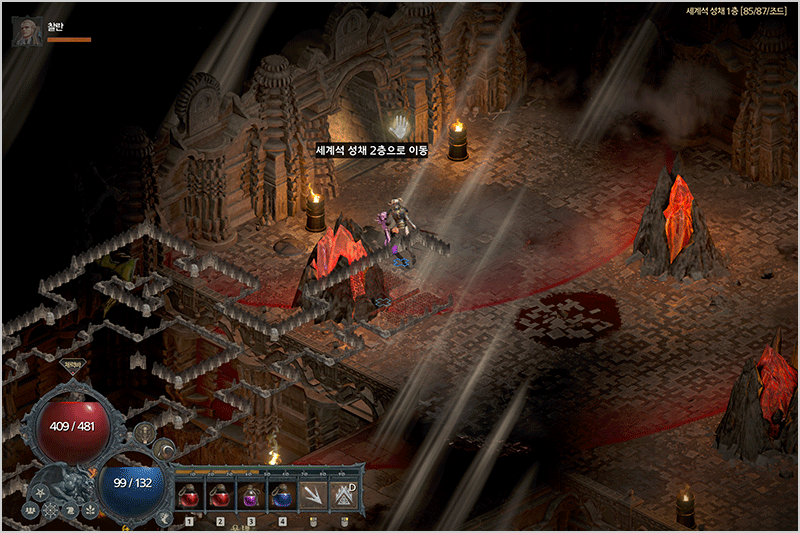Use the red healing potion in belt slot 1
Image resolution: width=800 pixels, height=533 pixels.
click(x=188, y=495)
